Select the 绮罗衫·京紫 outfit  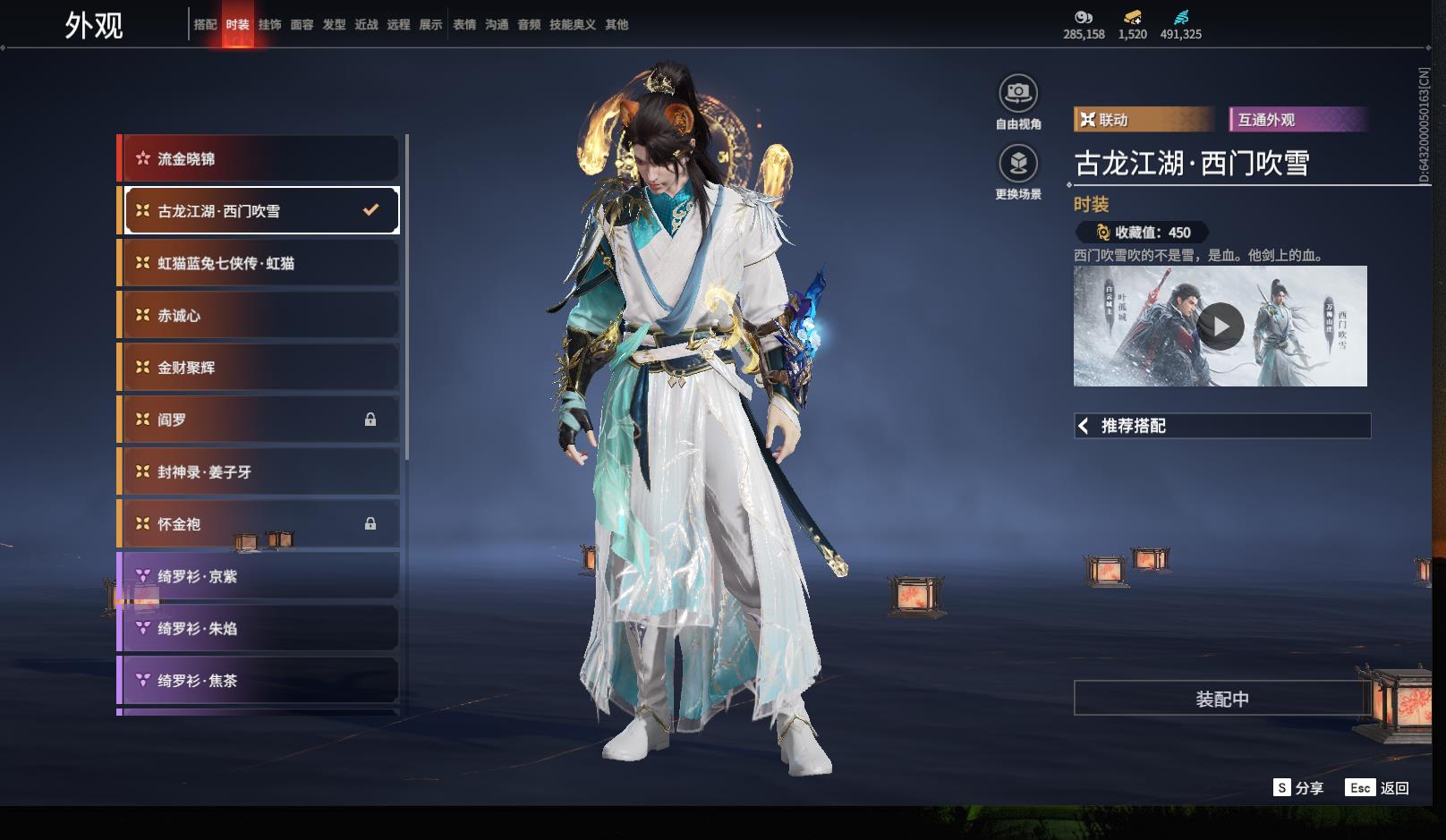click(259, 576)
